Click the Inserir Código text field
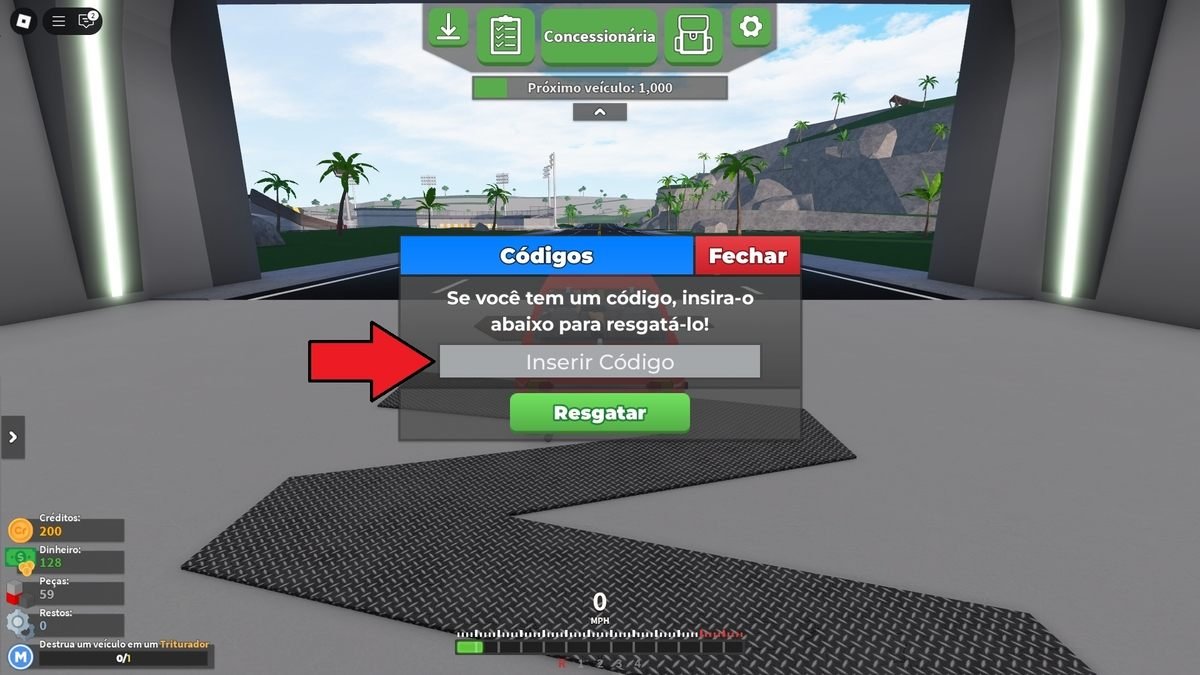This screenshot has height=675, width=1200. pos(600,362)
